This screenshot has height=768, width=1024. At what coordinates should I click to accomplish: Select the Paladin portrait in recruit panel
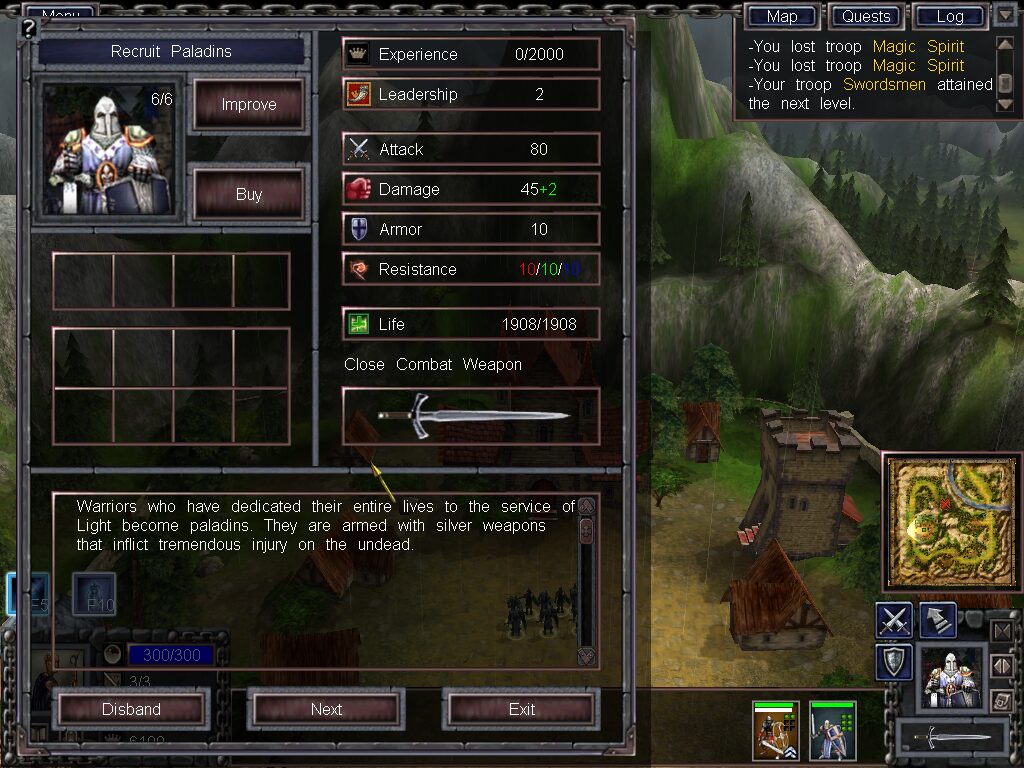(x=108, y=150)
